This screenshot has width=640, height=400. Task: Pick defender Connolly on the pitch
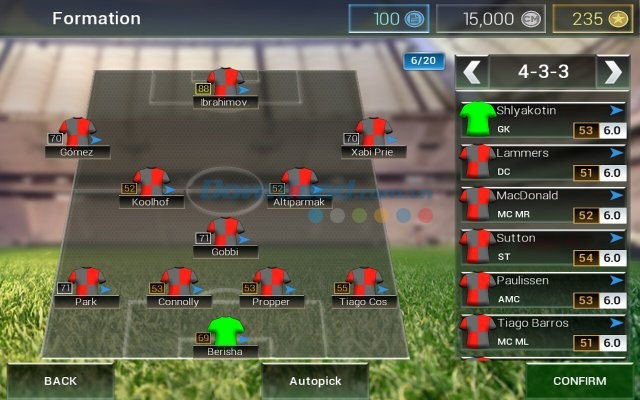pos(179,285)
